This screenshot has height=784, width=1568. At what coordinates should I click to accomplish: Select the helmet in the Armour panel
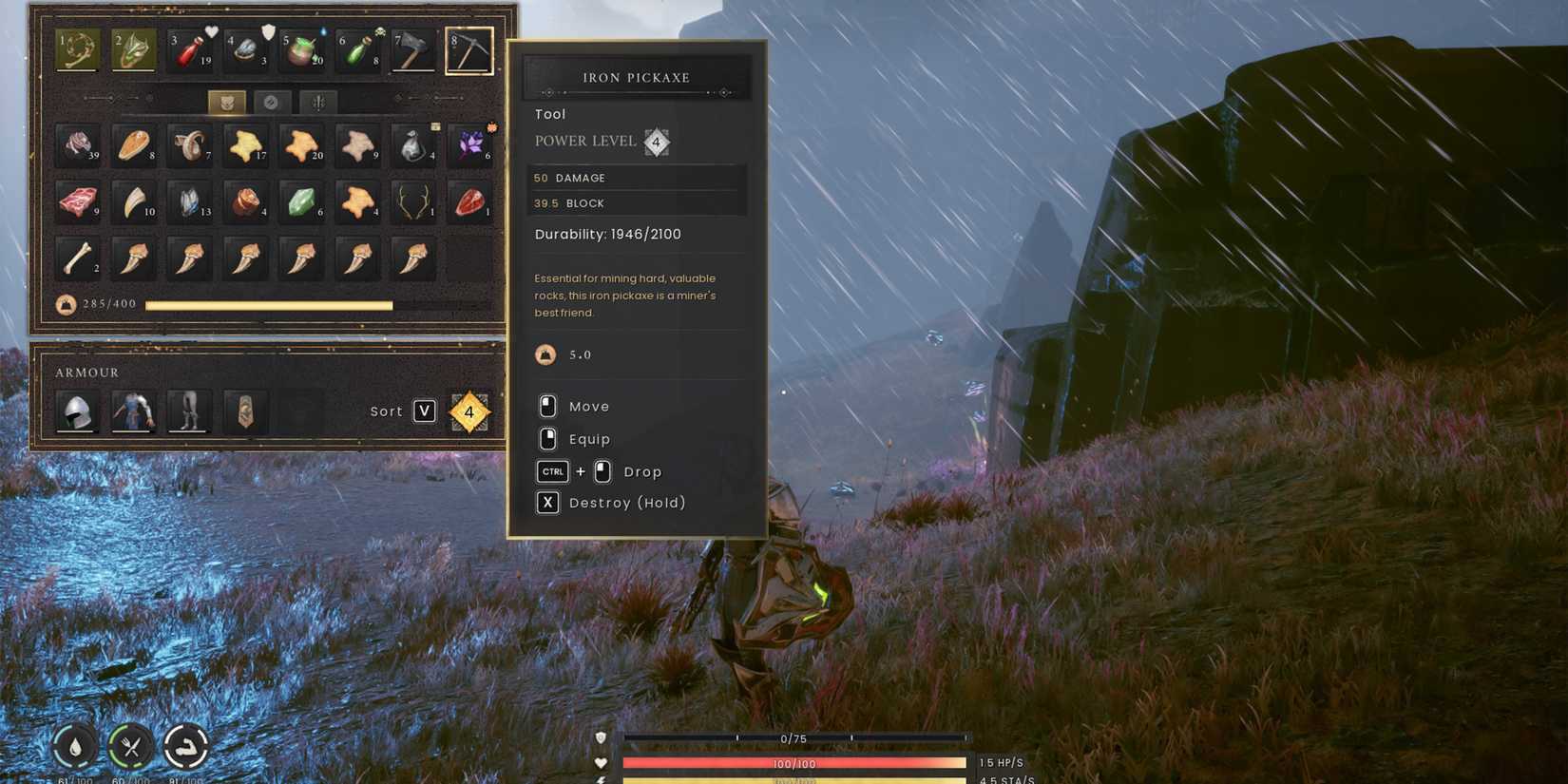[x=77, y=411]
